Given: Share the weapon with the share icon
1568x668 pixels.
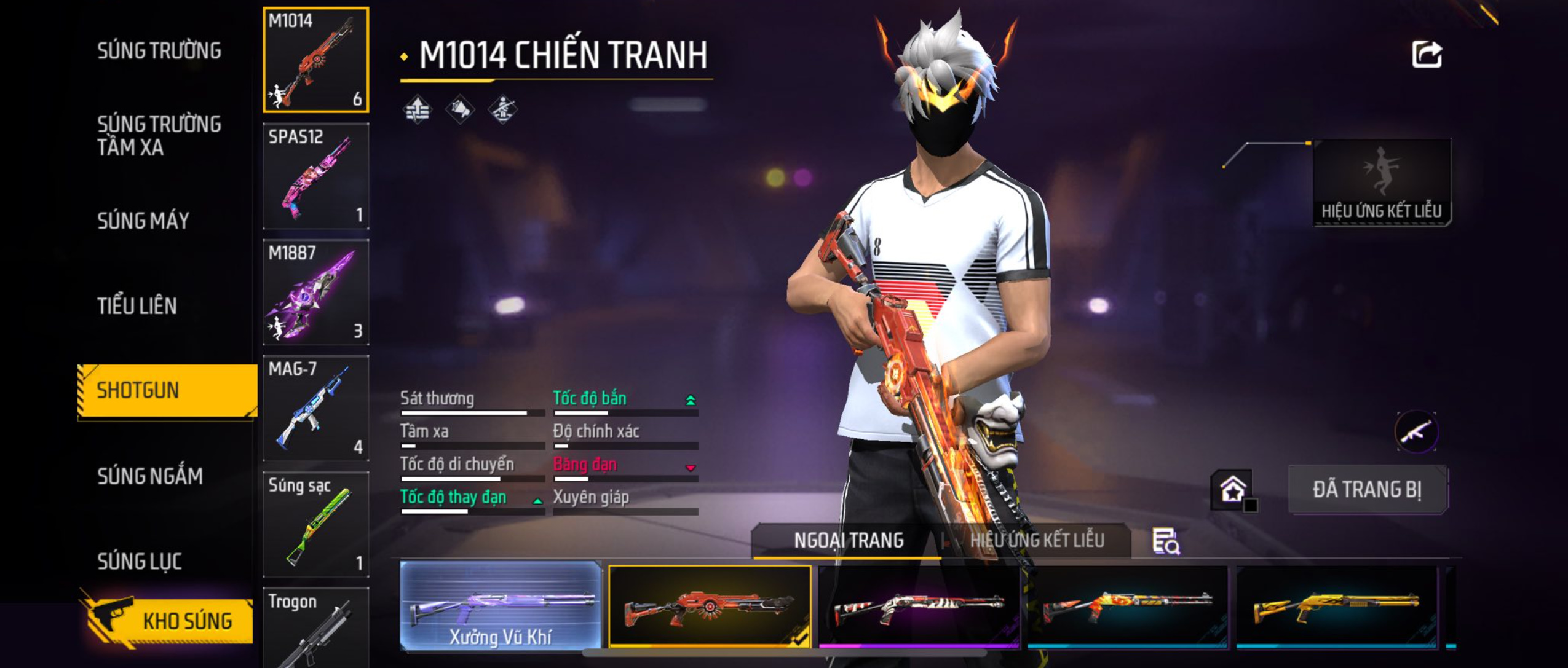Looking at the screenshot, I should (x=1427, y=55).
